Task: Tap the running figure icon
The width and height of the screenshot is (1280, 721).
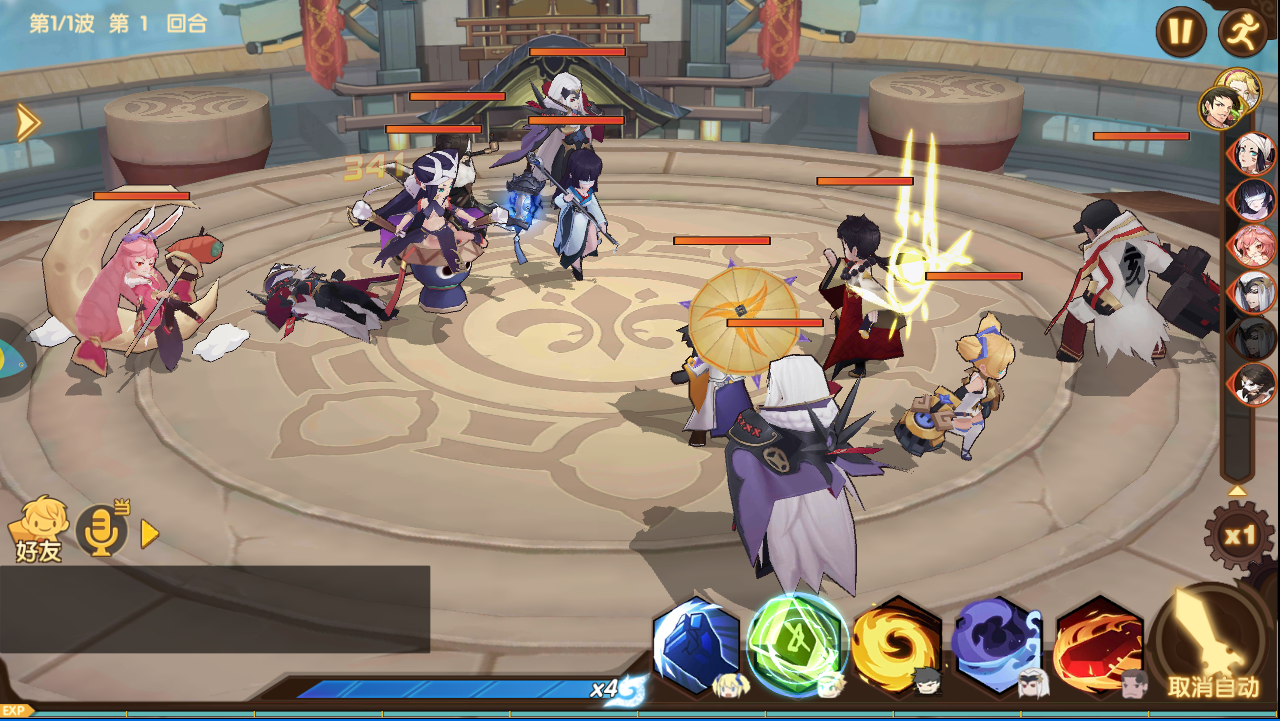Action: (1243, 32)
